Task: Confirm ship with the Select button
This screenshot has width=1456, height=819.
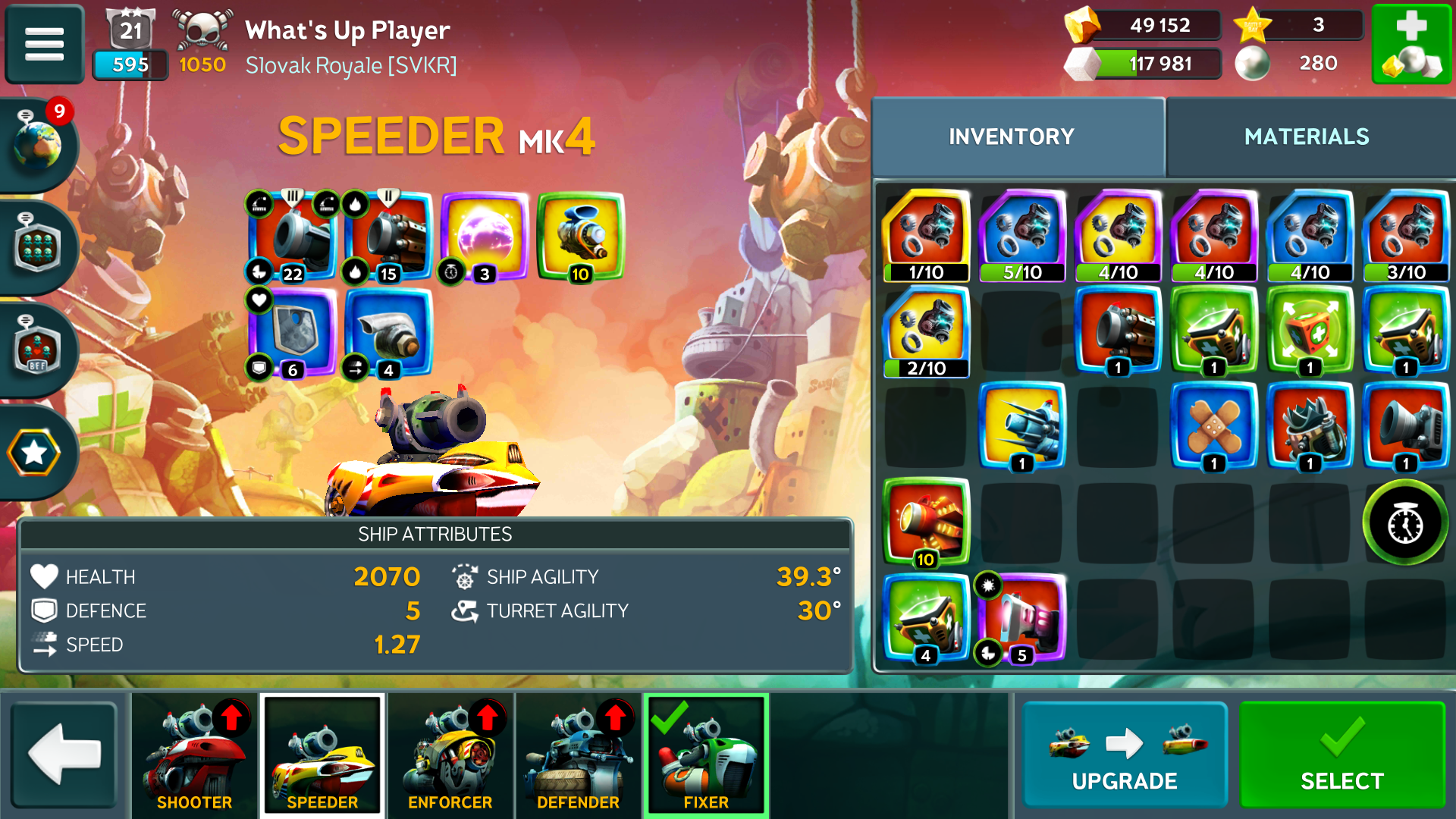Action: point(1341,755)
